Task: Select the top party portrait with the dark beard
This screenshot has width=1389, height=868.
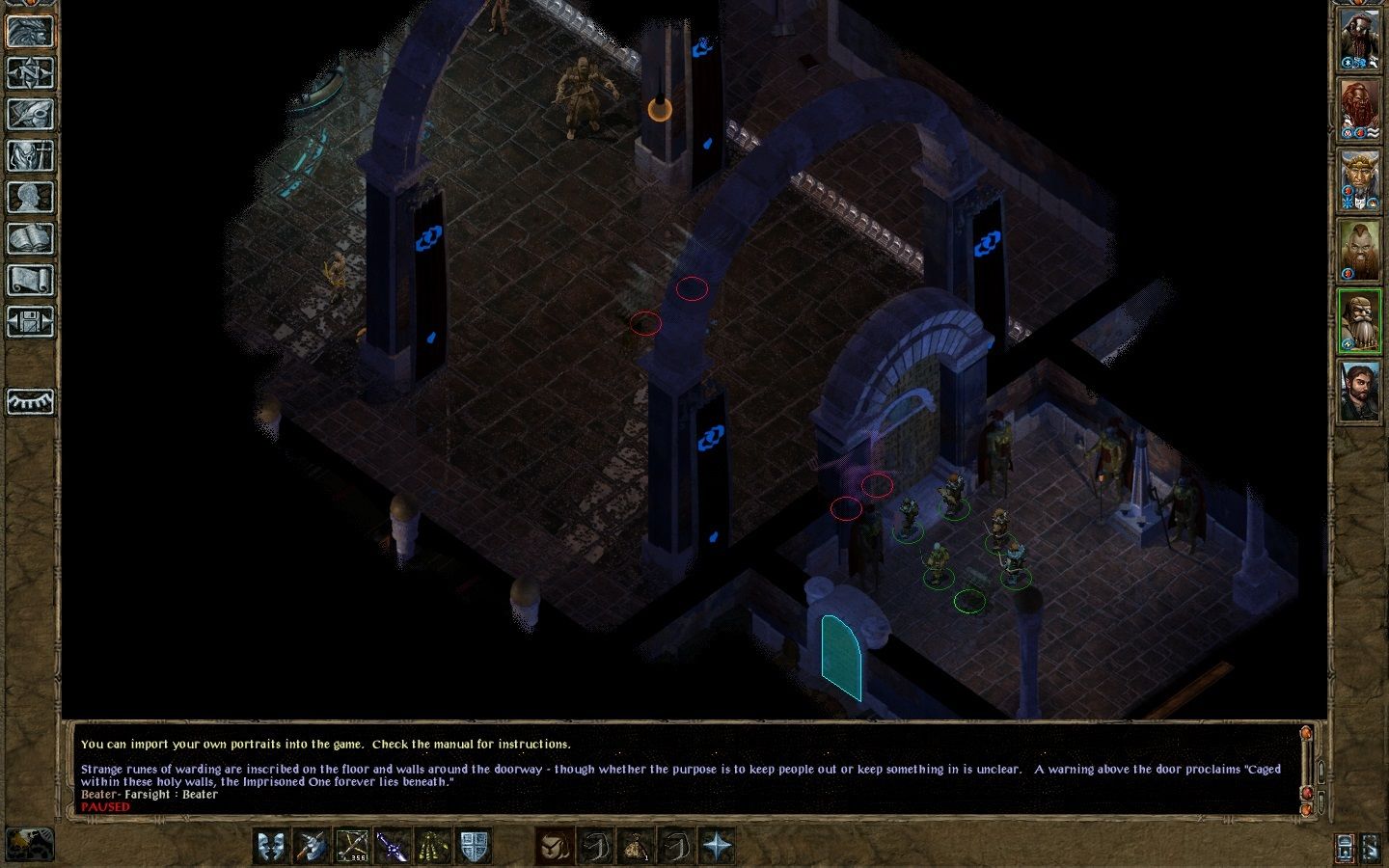Action: pyautogui.click(x=1359, y=41)
